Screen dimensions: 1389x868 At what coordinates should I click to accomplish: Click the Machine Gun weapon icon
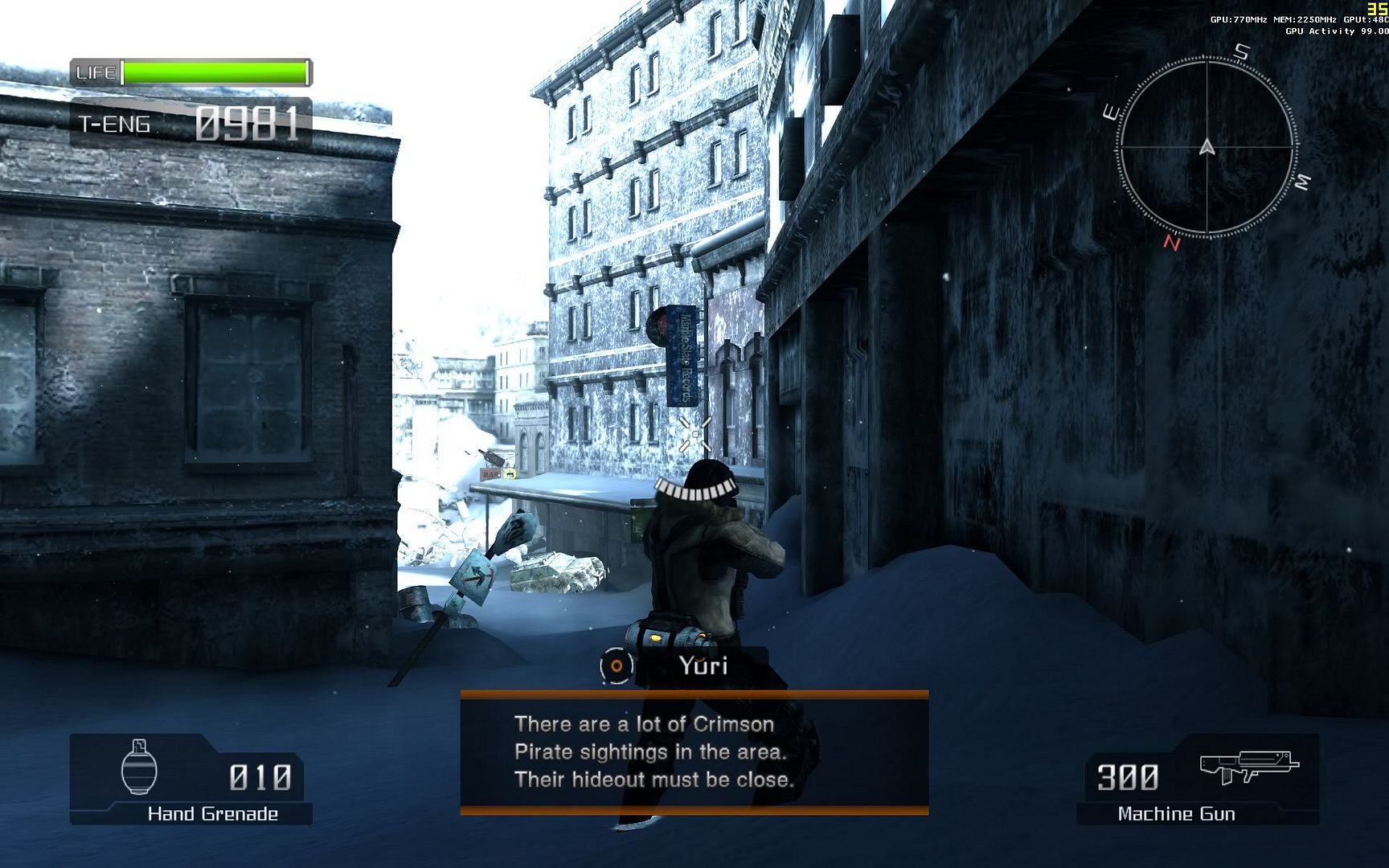click(x=1248, y=767)
